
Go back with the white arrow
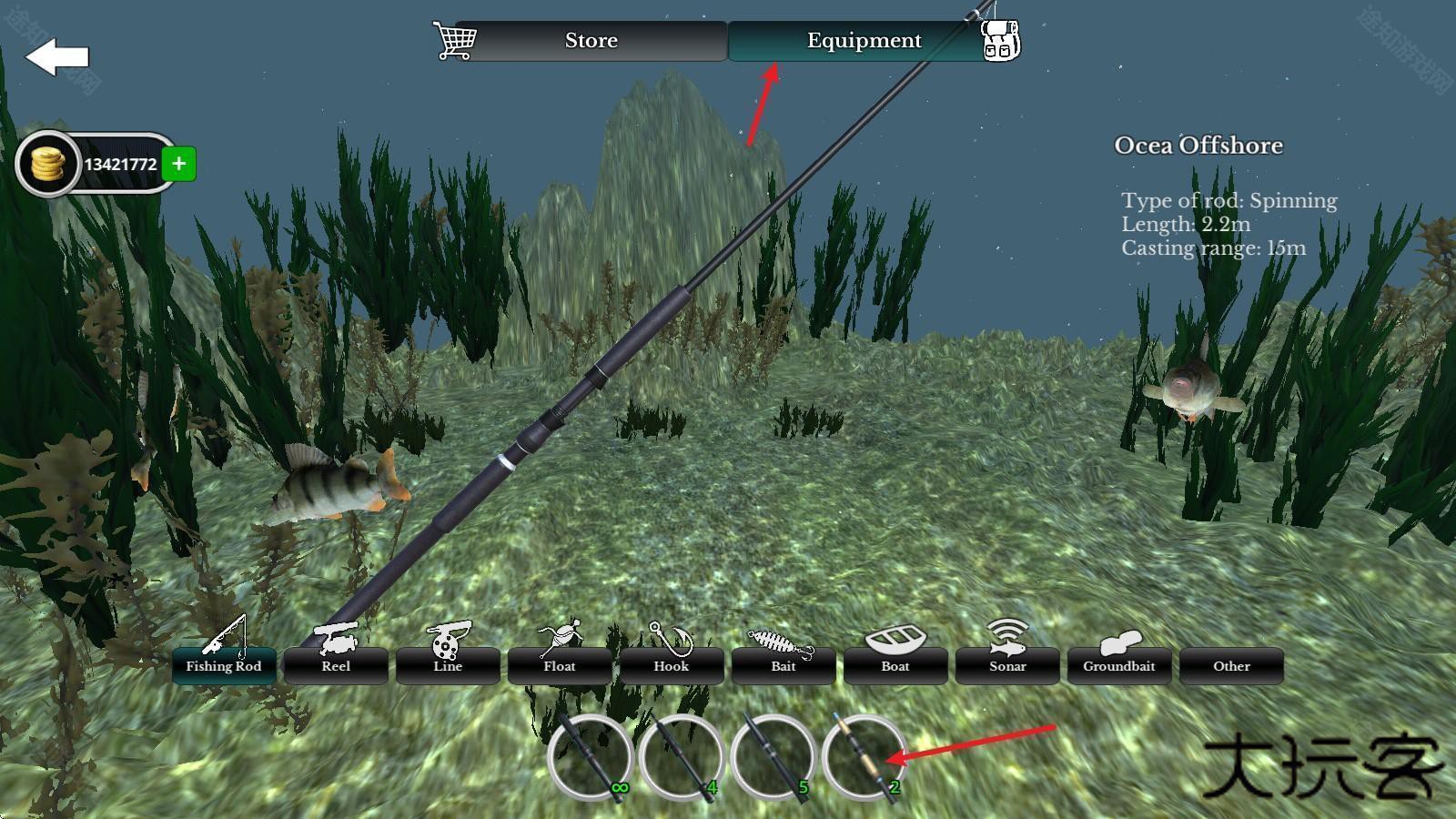tap(56, 57)
